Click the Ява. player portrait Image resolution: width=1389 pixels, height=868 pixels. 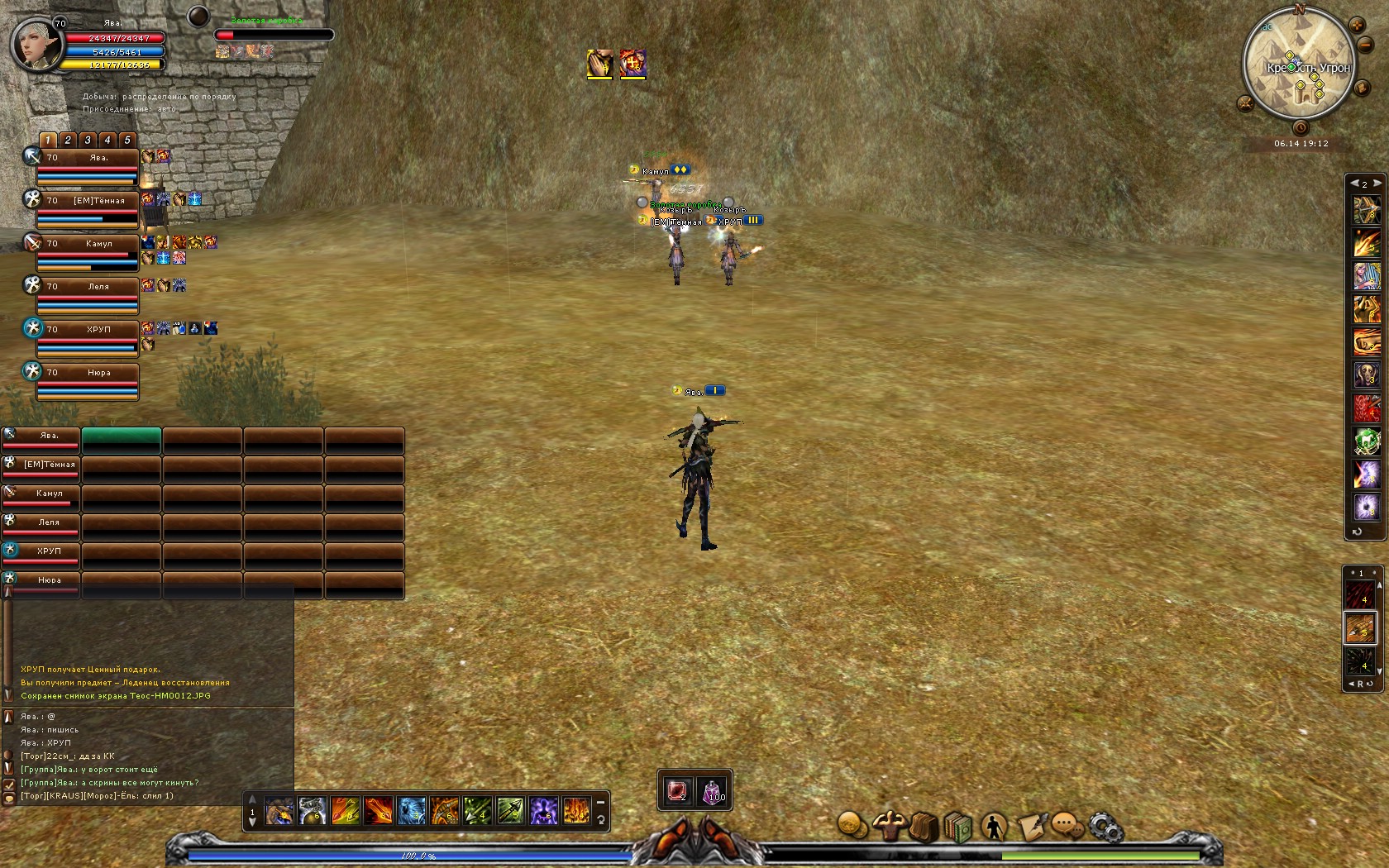[x=36, y=44]
